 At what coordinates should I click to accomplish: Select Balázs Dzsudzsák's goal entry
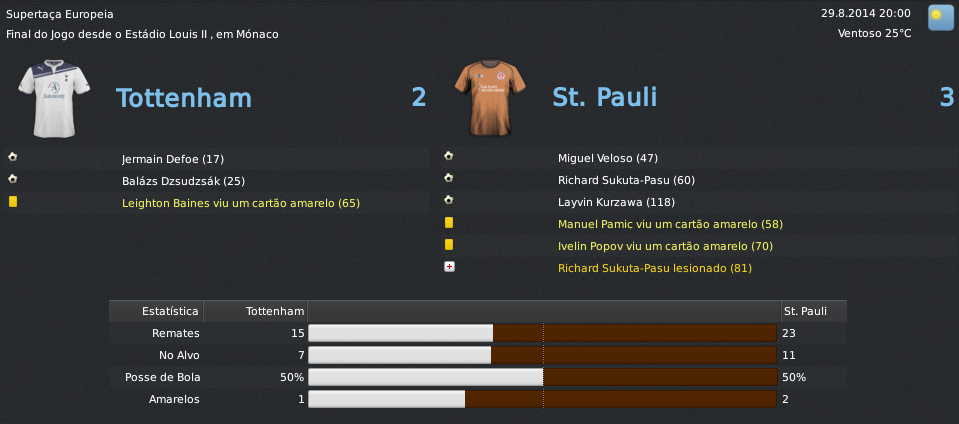[x=184, y=181]
